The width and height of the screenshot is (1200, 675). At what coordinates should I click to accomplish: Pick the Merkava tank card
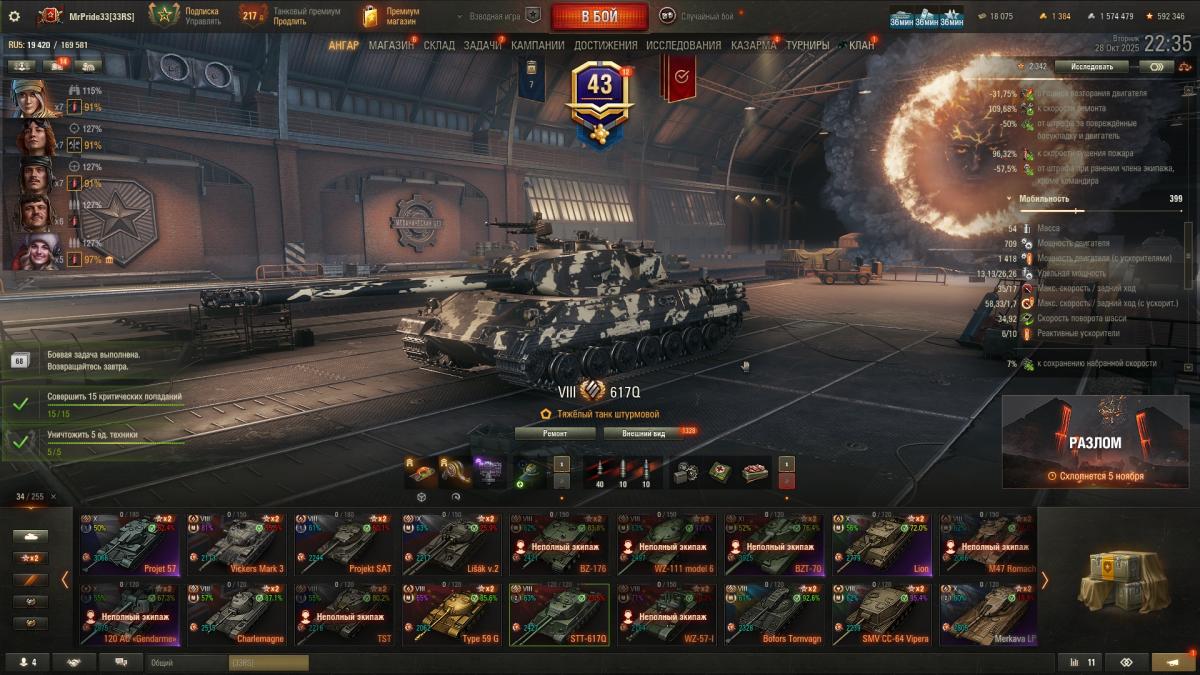[988, 614]
